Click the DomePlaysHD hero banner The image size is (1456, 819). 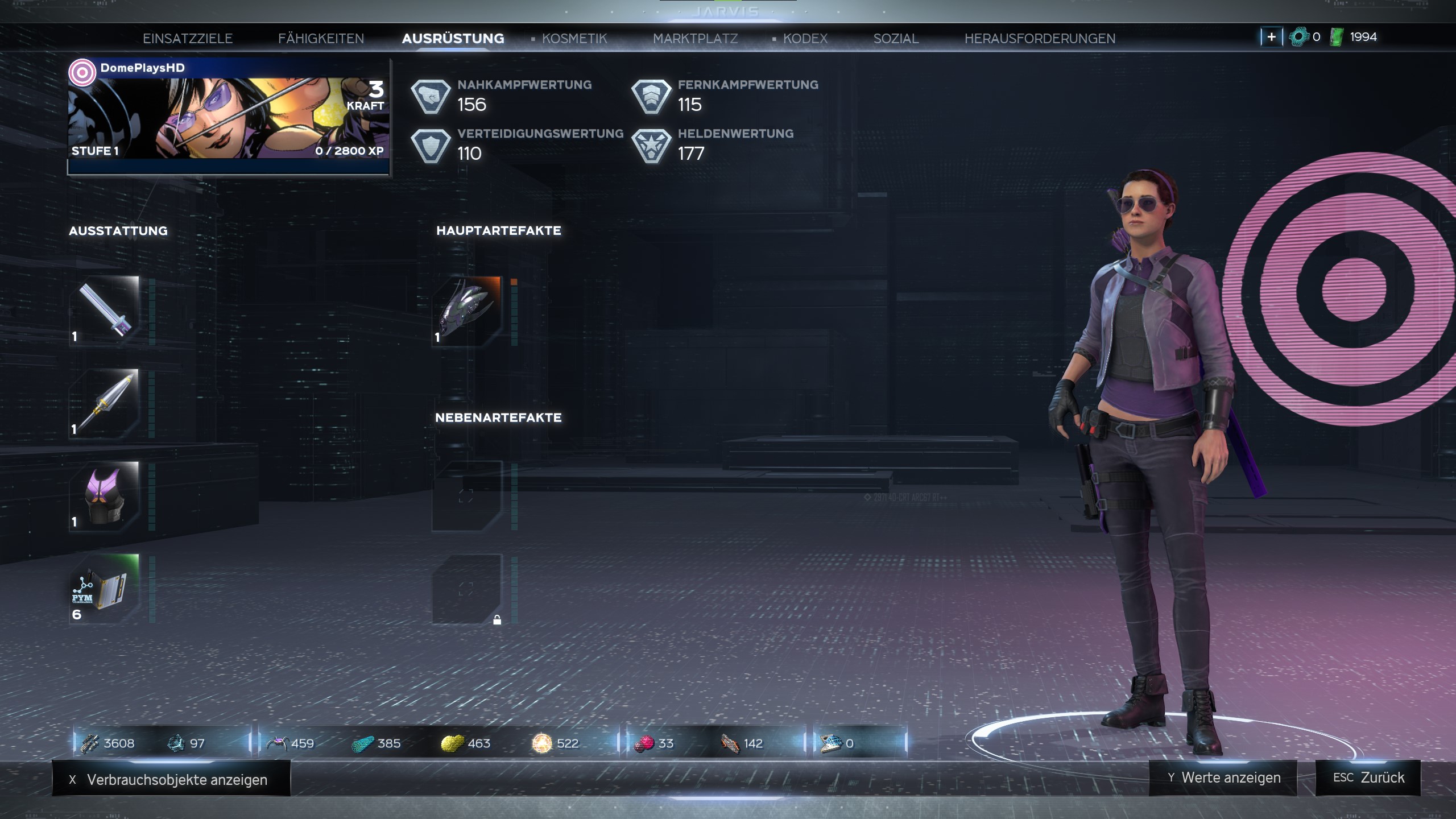point(229,115)
